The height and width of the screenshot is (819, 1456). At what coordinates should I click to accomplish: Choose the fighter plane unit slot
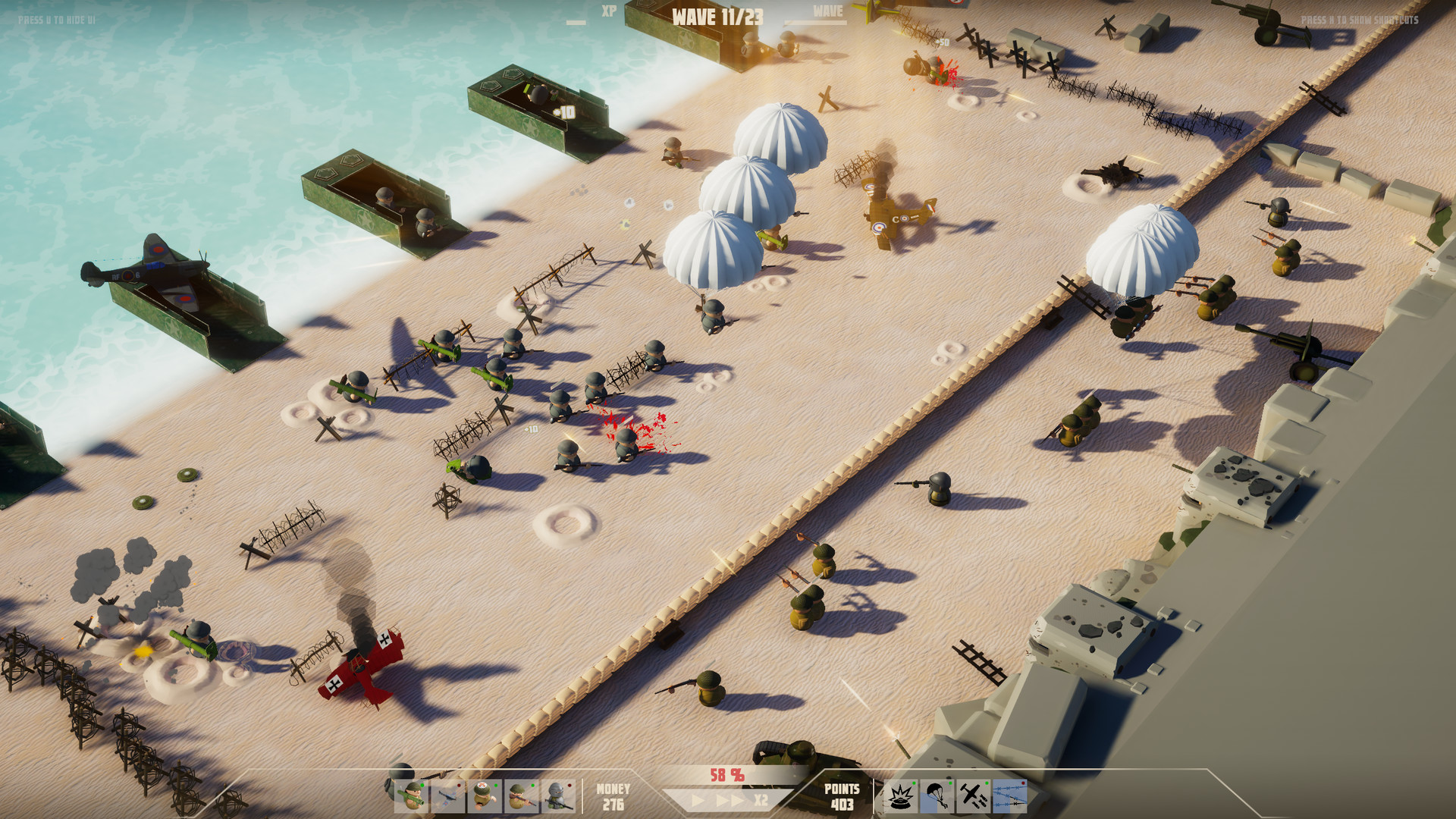tap(448, 797)
